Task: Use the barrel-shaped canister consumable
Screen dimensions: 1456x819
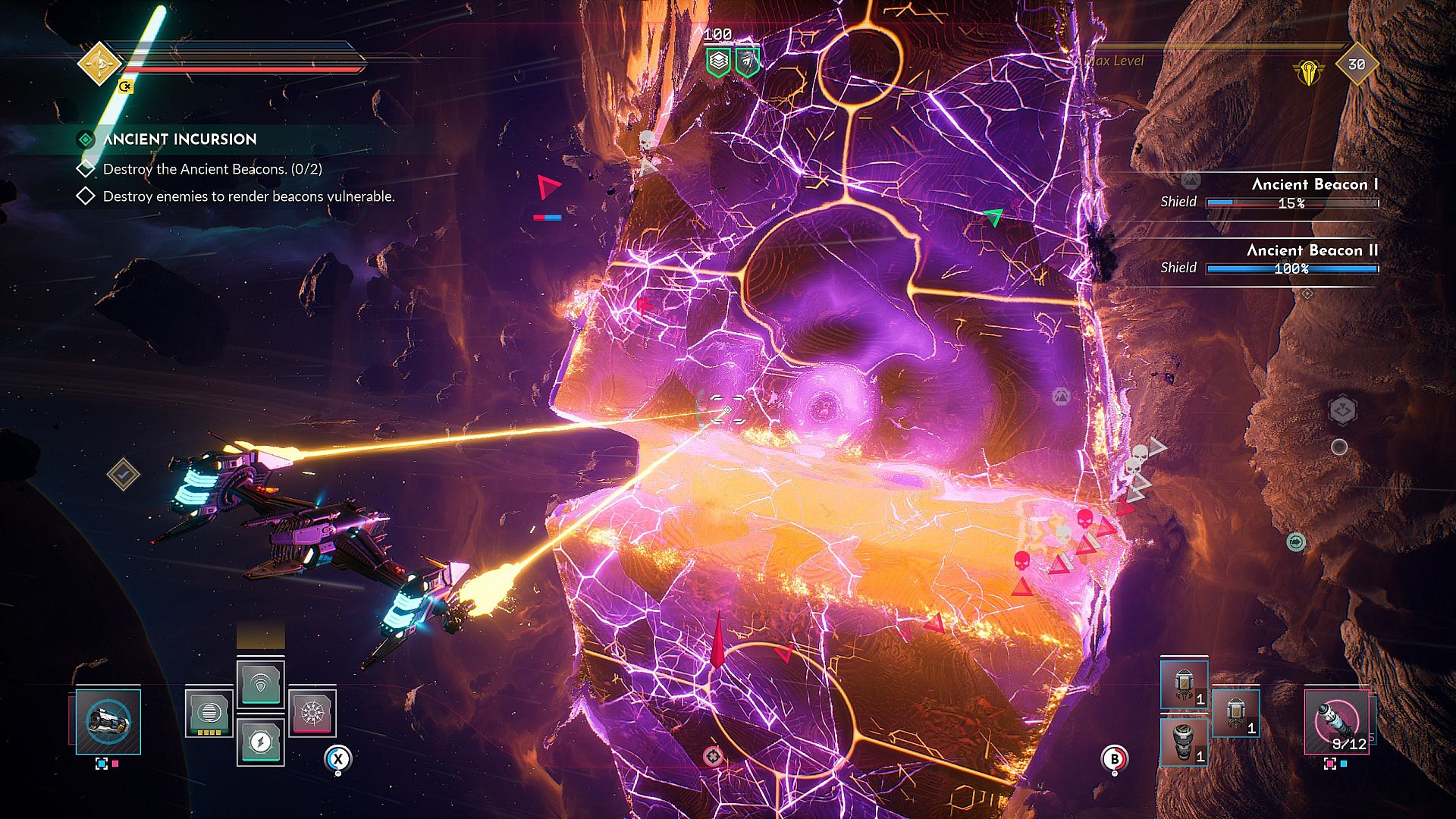Action: click(x=1184, y=741)
